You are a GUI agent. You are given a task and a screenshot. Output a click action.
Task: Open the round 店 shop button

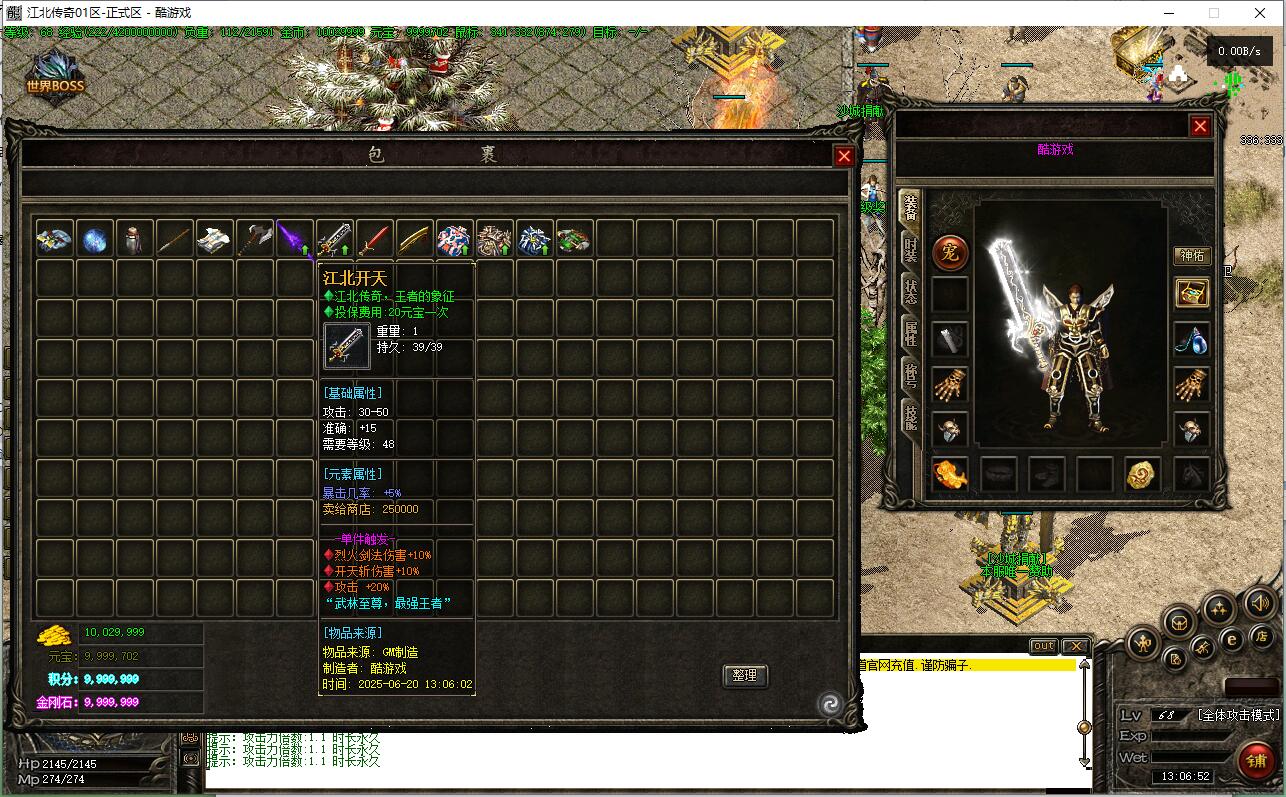click(1261, 636)
